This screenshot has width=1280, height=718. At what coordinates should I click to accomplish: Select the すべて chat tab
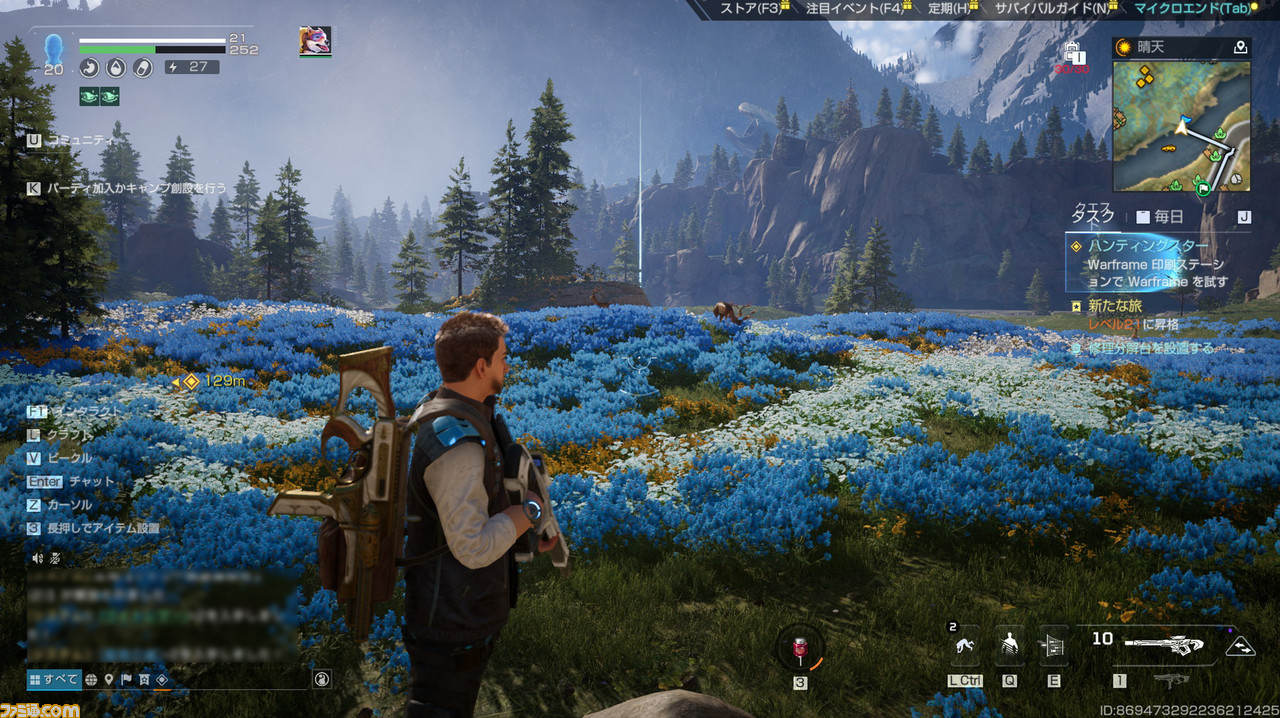pyautogui.click(x=53, y=679)
